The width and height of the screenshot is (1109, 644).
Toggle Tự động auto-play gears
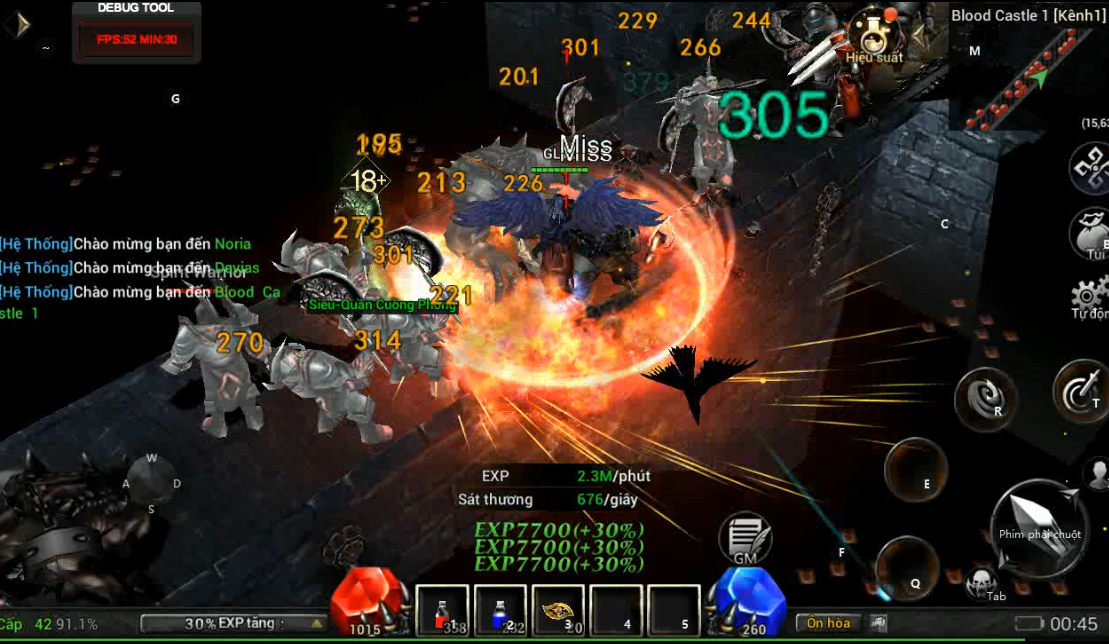click(1090, 297)
